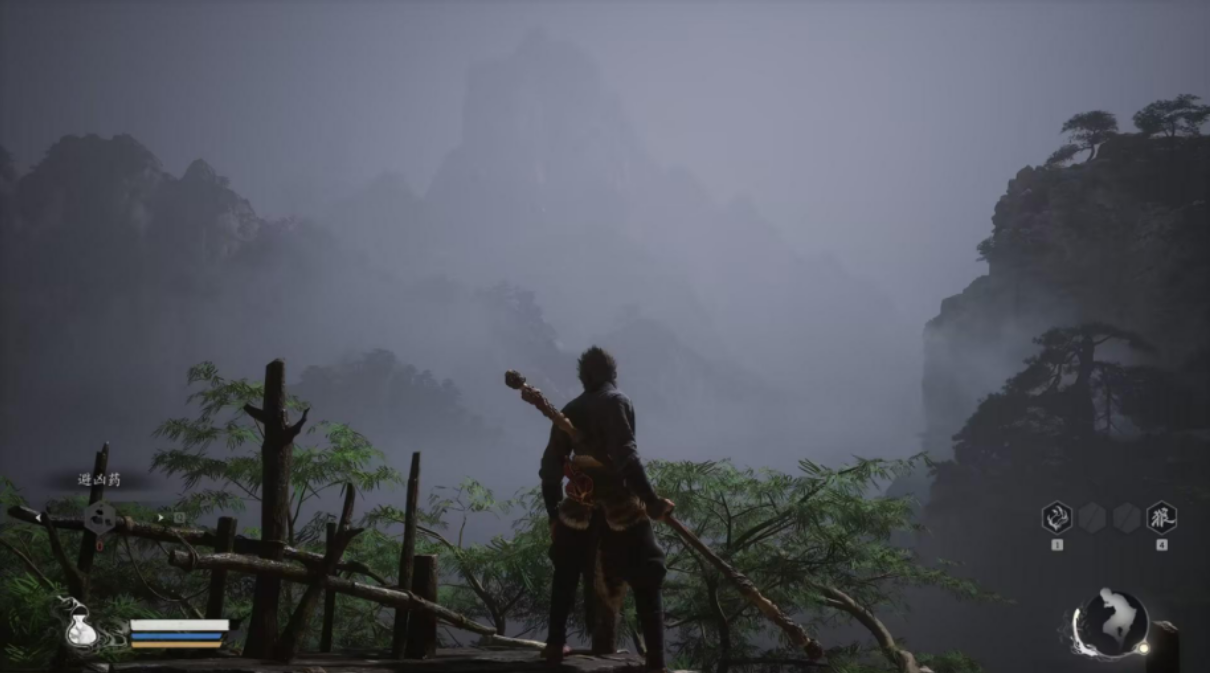Cycle quick item with the right arrow

tap(160, 517)
